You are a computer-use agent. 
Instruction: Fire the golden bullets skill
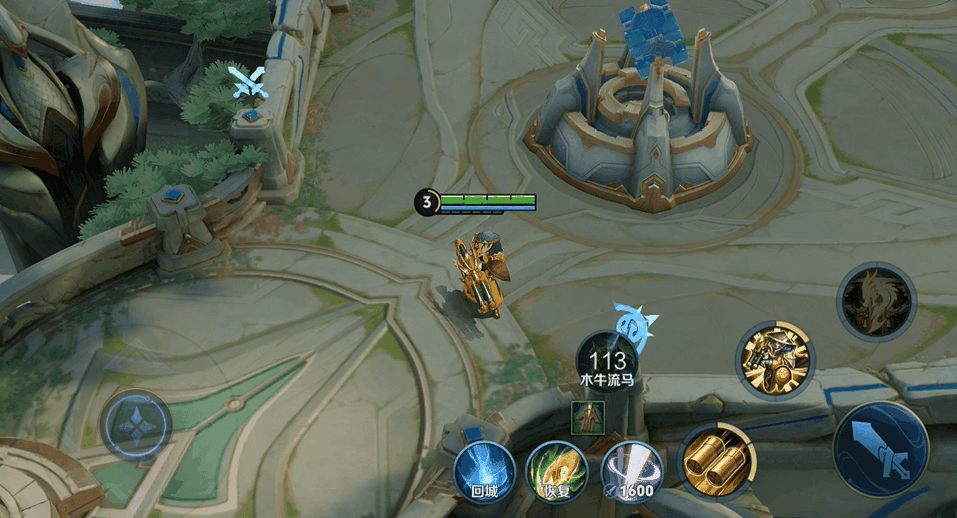pos(718,460)
